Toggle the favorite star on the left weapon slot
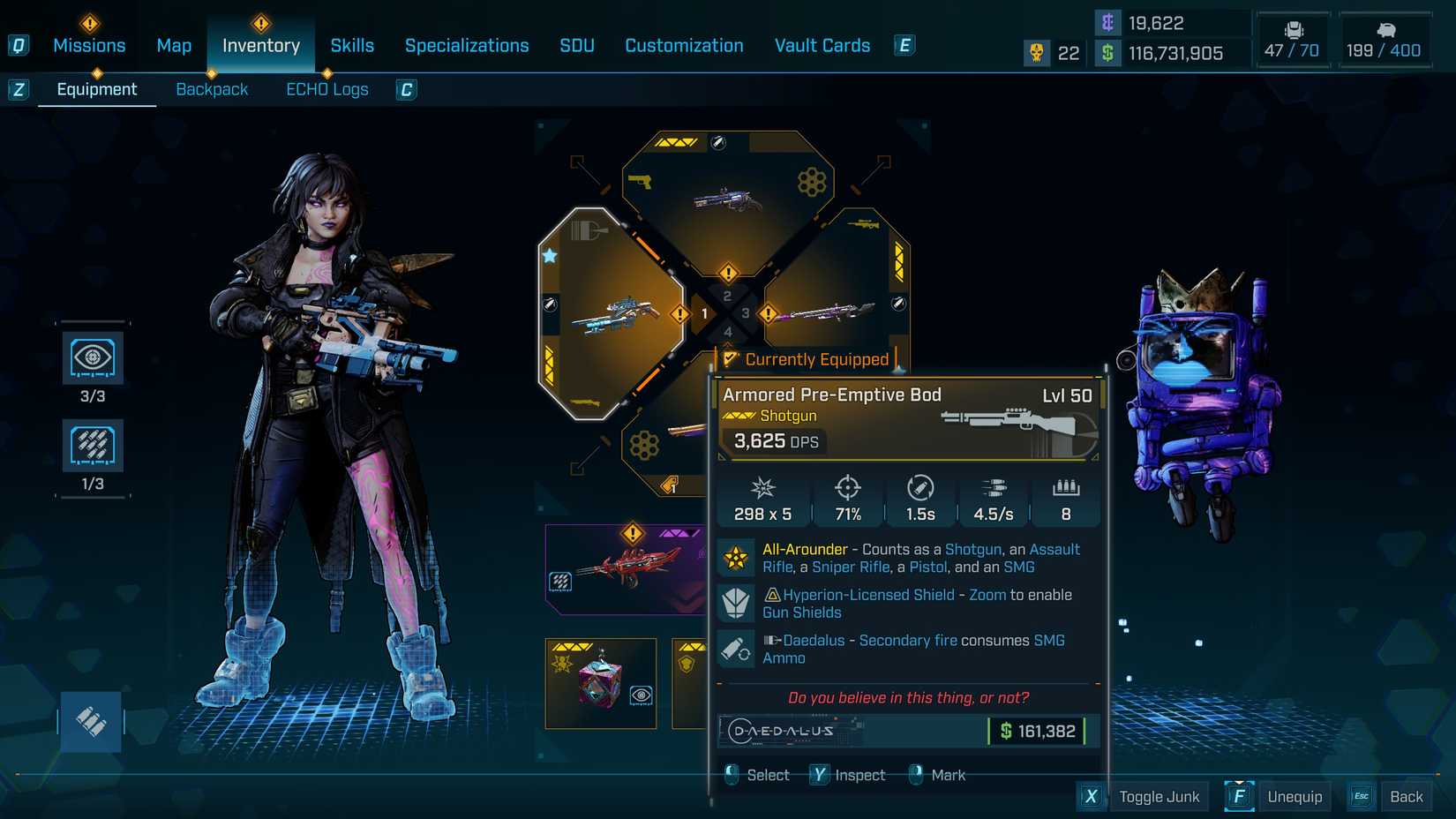The image size is (1456, 819). tap(550, 254)
